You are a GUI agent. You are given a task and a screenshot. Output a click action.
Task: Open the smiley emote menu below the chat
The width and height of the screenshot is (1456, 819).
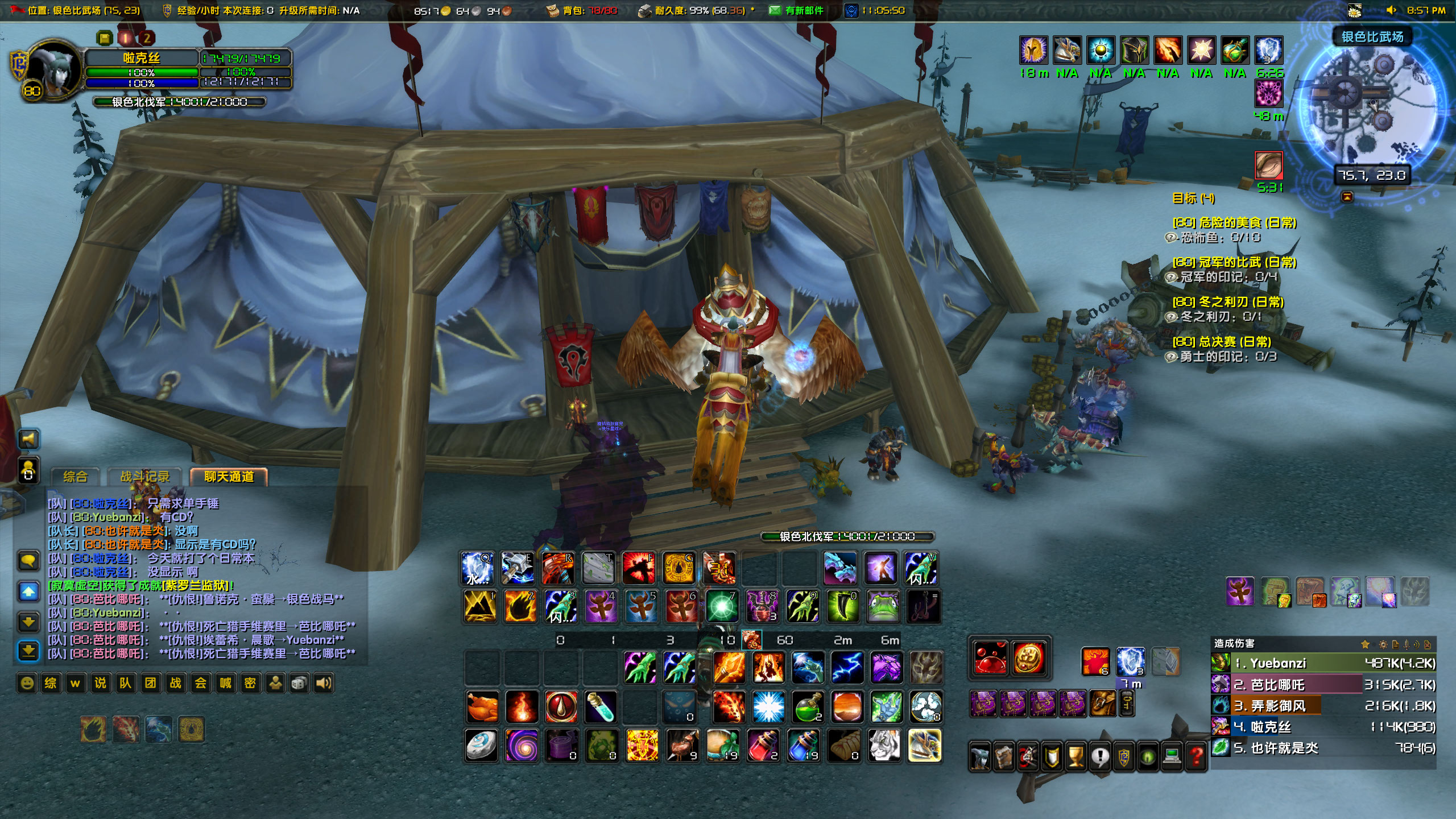(x=27, y=683)
